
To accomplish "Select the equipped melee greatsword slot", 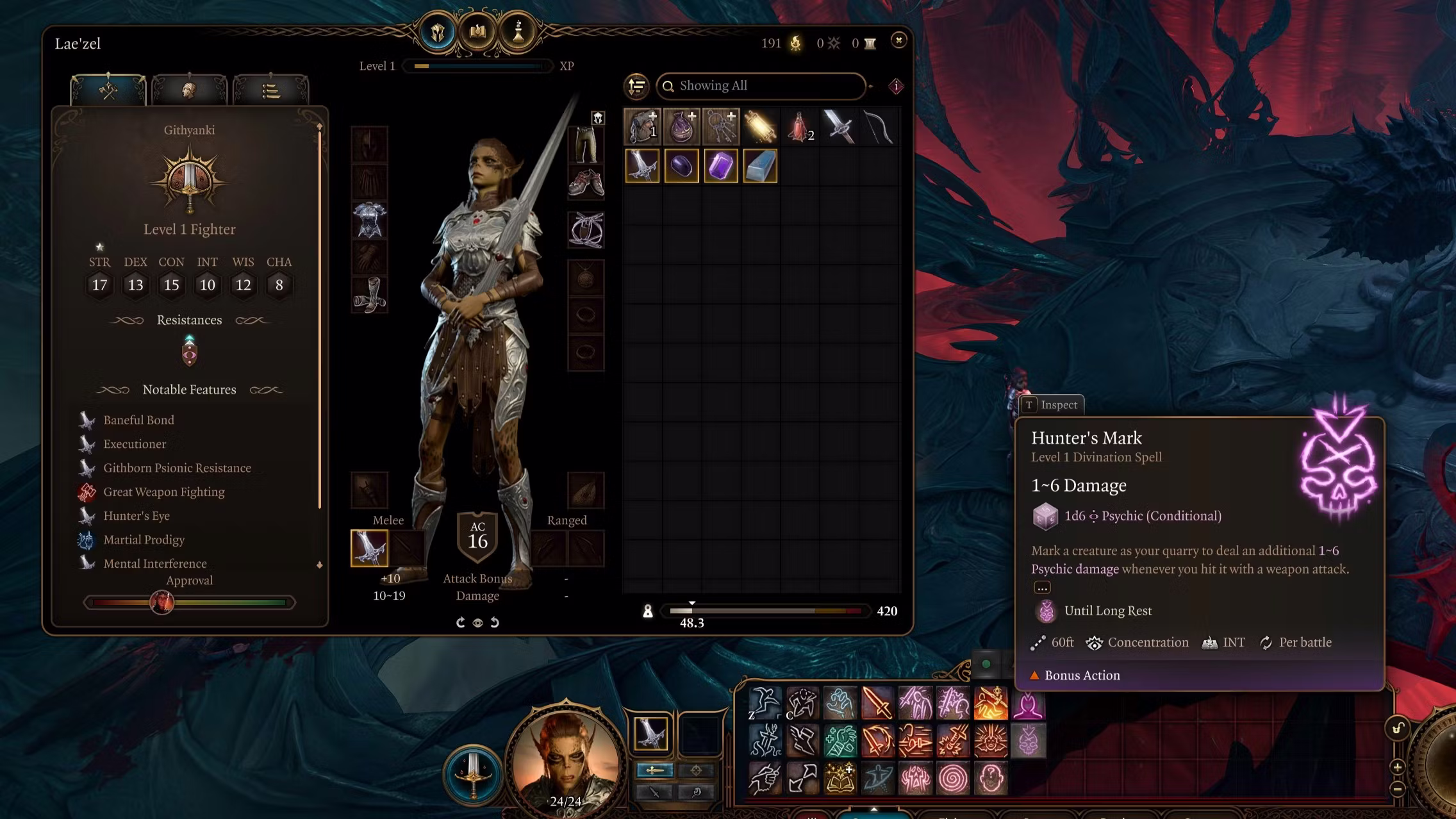I will click(369, 548).
